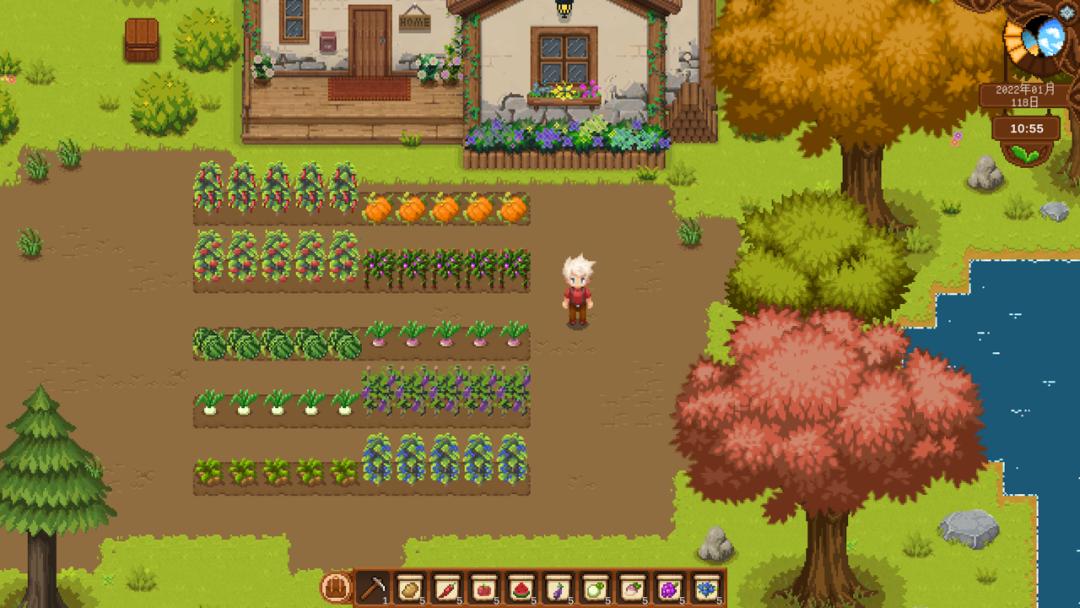Click the green sprout icon below the clock
The width and height of the screenshot is (1080, 608).
(x=1026, y=153)
